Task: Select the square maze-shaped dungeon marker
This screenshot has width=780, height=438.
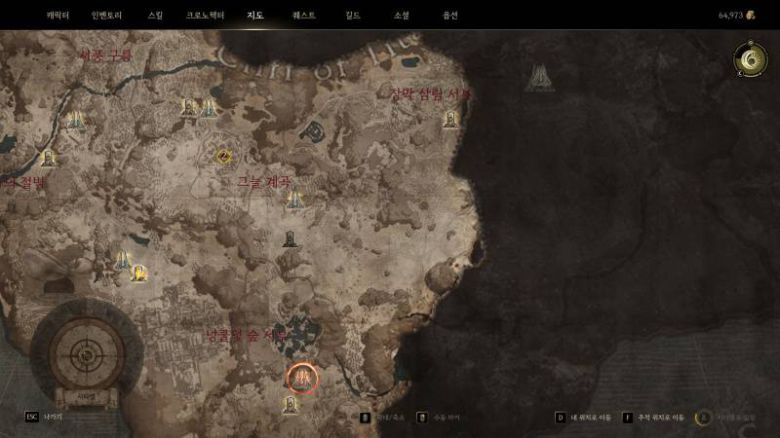Action: tap(314, 131)
